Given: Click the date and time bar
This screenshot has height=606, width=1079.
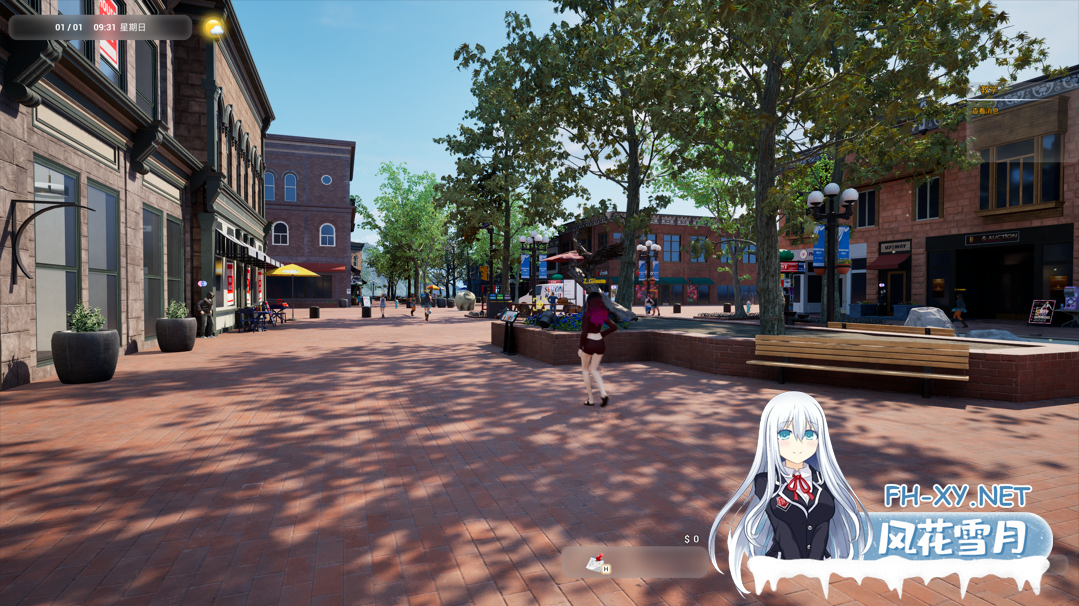Looking at the screenshot, I should 100,27.
